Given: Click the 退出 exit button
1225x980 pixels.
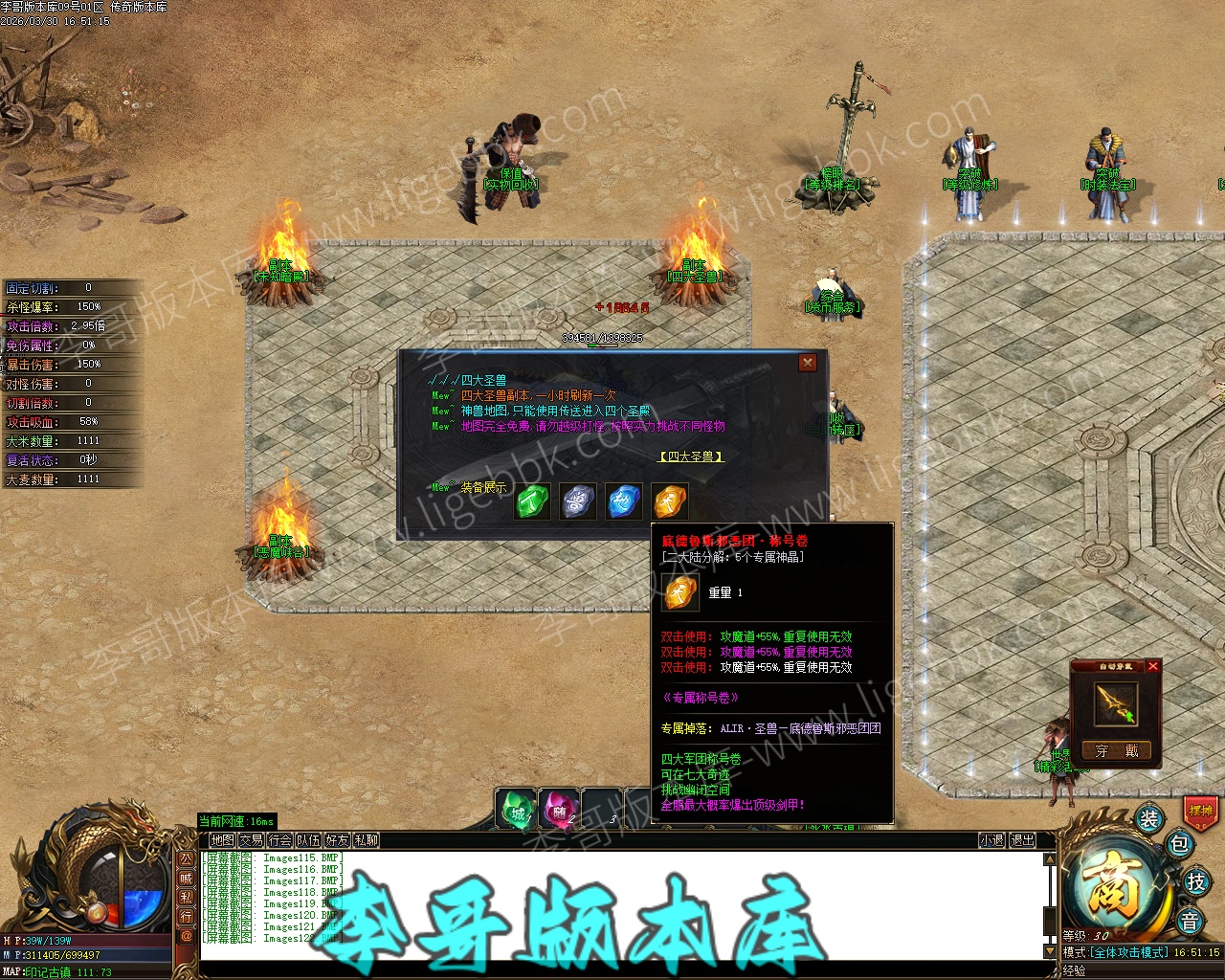Looking at the screenshot, I should tap(1022, 840).
